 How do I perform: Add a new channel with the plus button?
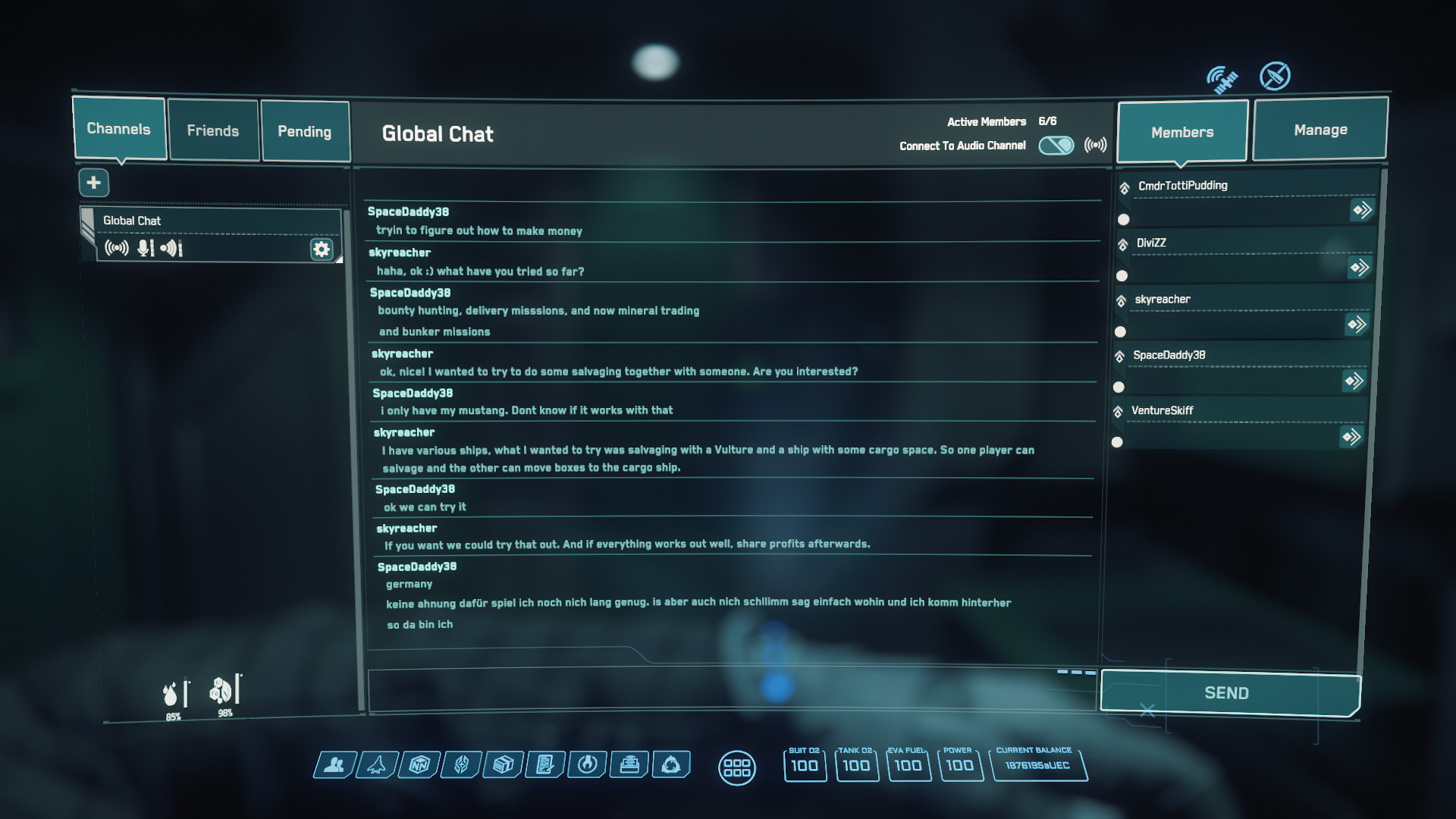(x=94, y=183)
